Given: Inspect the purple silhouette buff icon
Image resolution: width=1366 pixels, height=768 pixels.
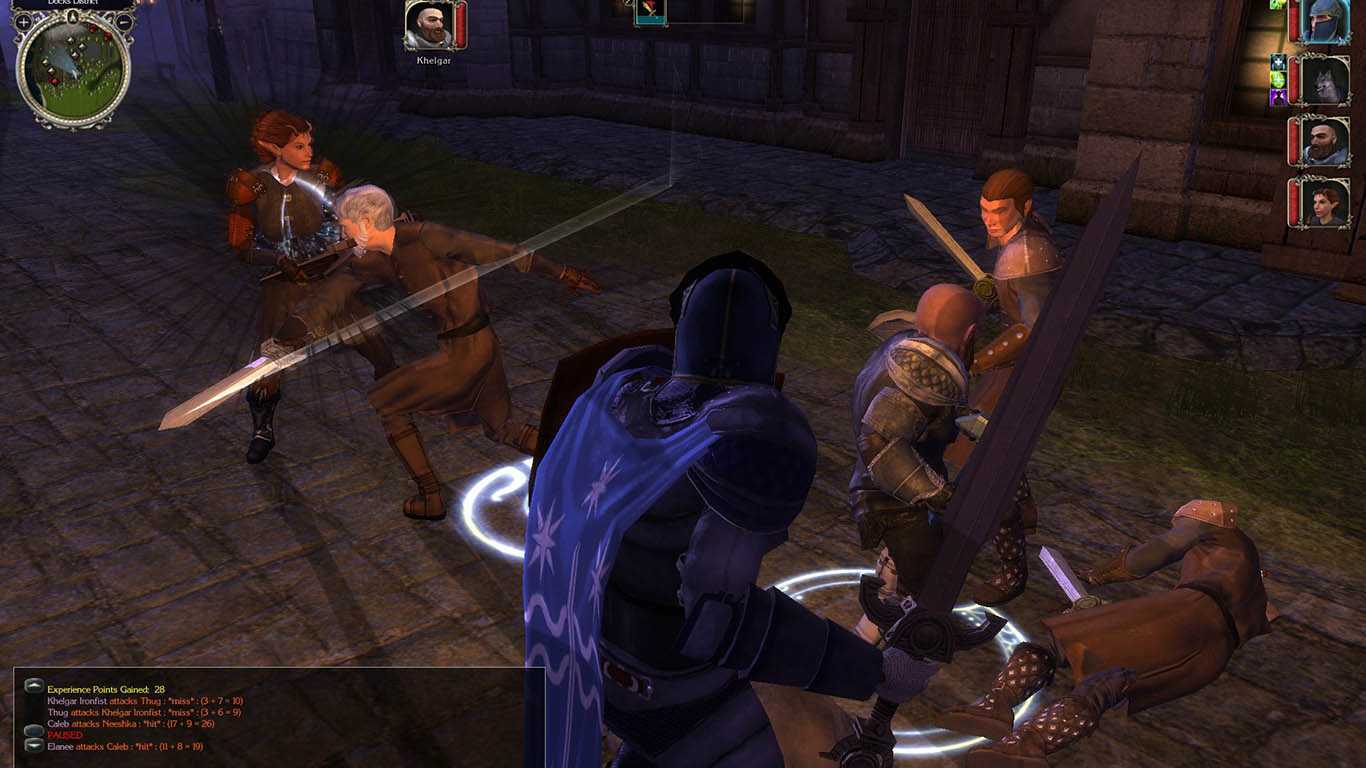Looking at the screenshot, I should click(x=1278, y=97).
